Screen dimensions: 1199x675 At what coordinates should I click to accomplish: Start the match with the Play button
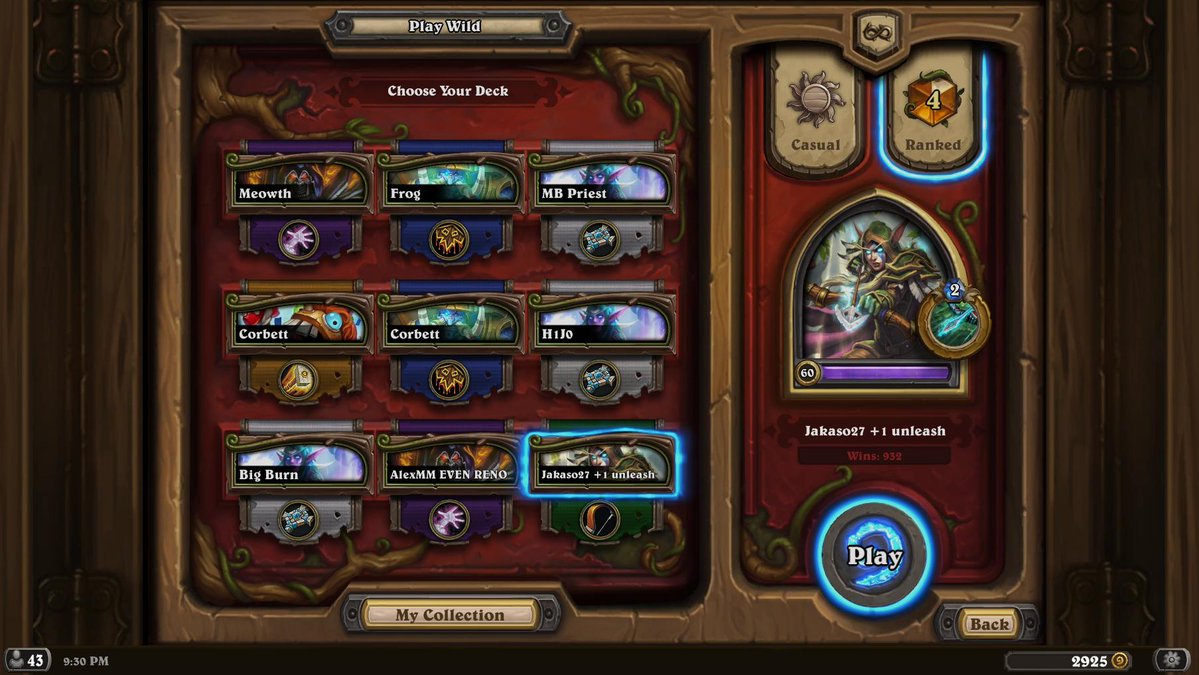(x=875, y=555)
